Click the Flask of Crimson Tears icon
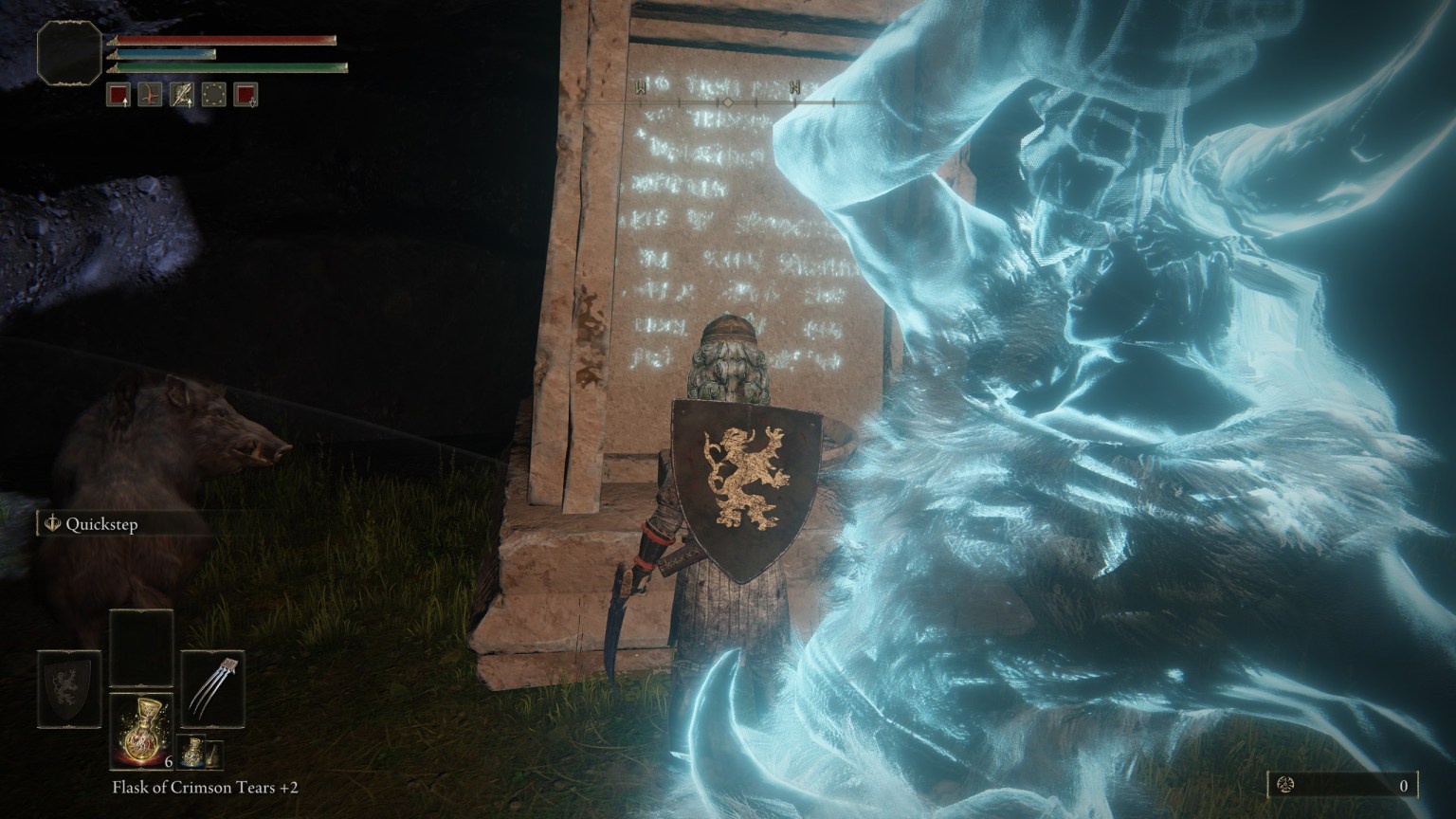1456x819 pixels. click(x=142, y=730)
